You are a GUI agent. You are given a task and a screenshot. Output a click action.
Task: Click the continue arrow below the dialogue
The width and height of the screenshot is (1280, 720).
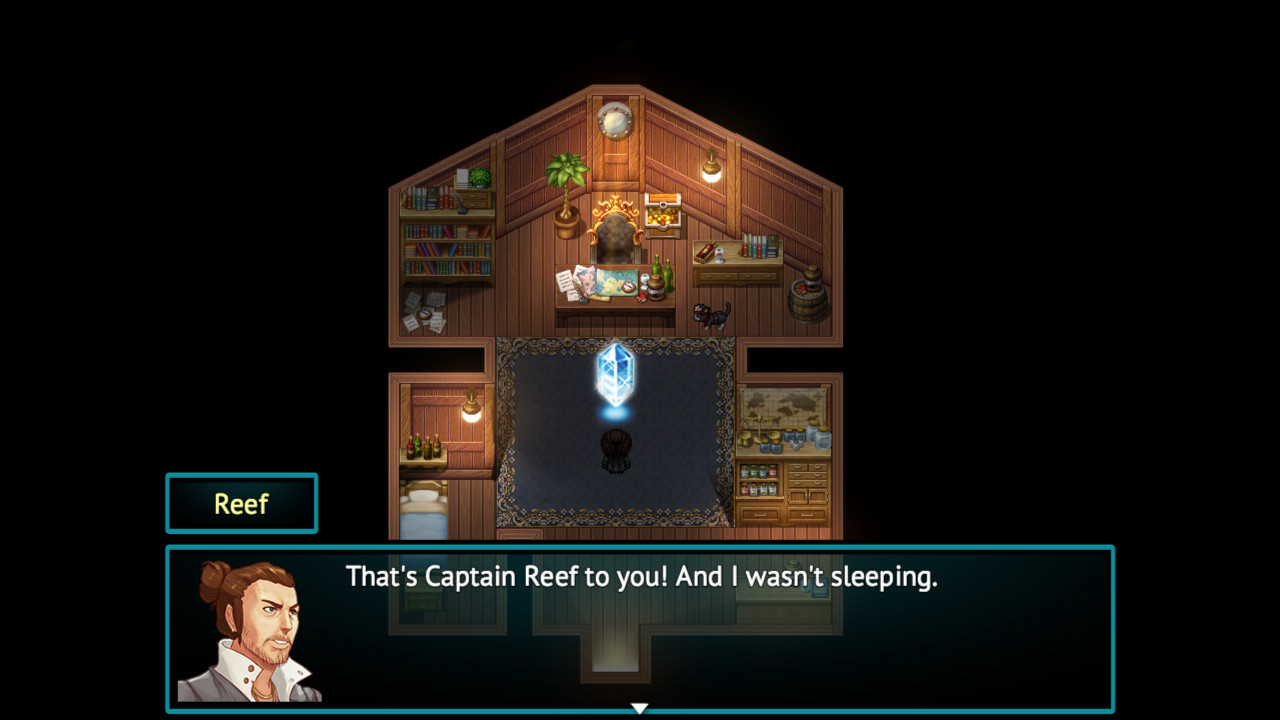pos(639,705)
